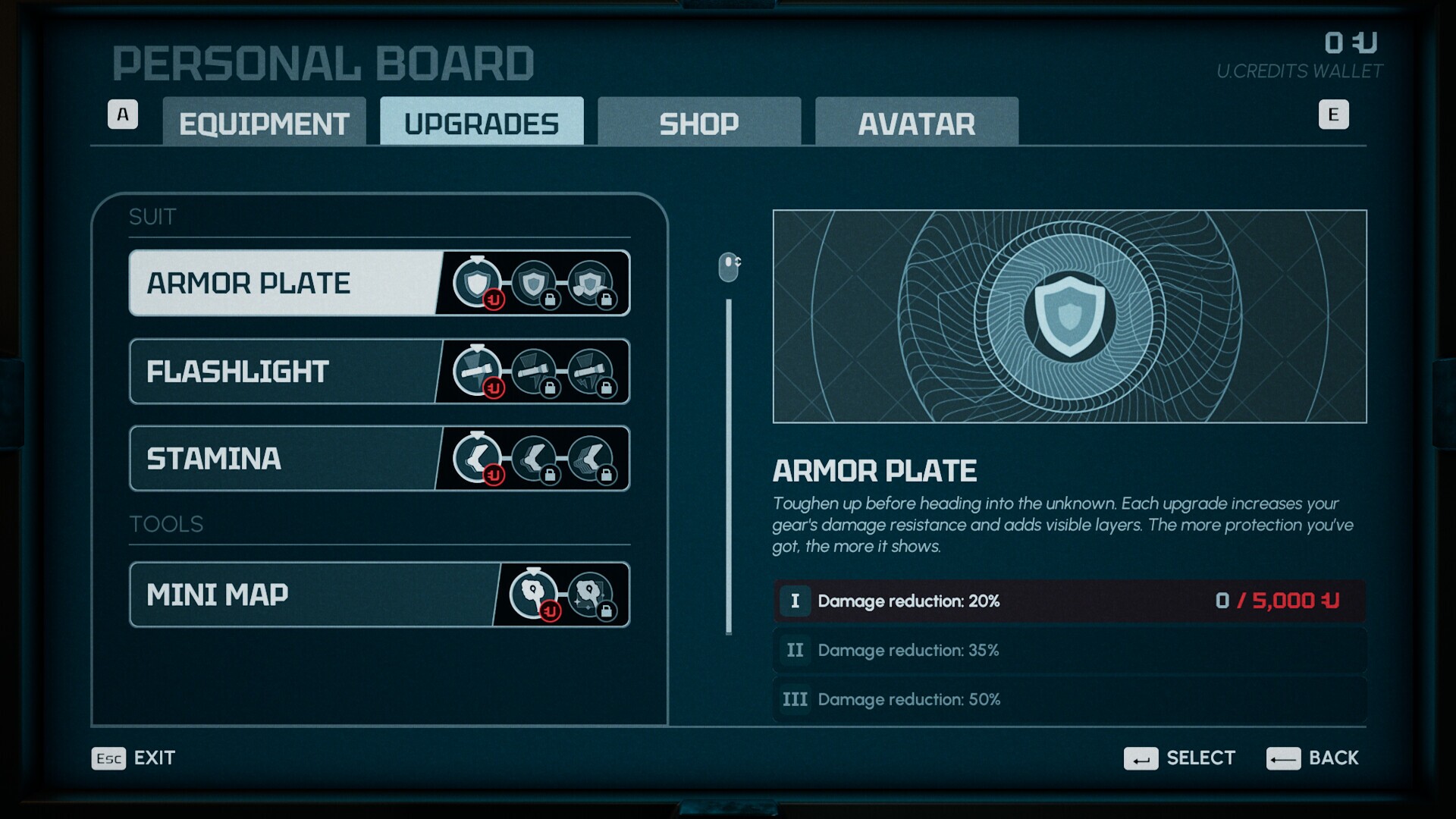This screenshot has width=1456, height=819.
Task: Choose tier II Damage reduction 35% row
Action: pyautogui.click(x=1069, y=651)
